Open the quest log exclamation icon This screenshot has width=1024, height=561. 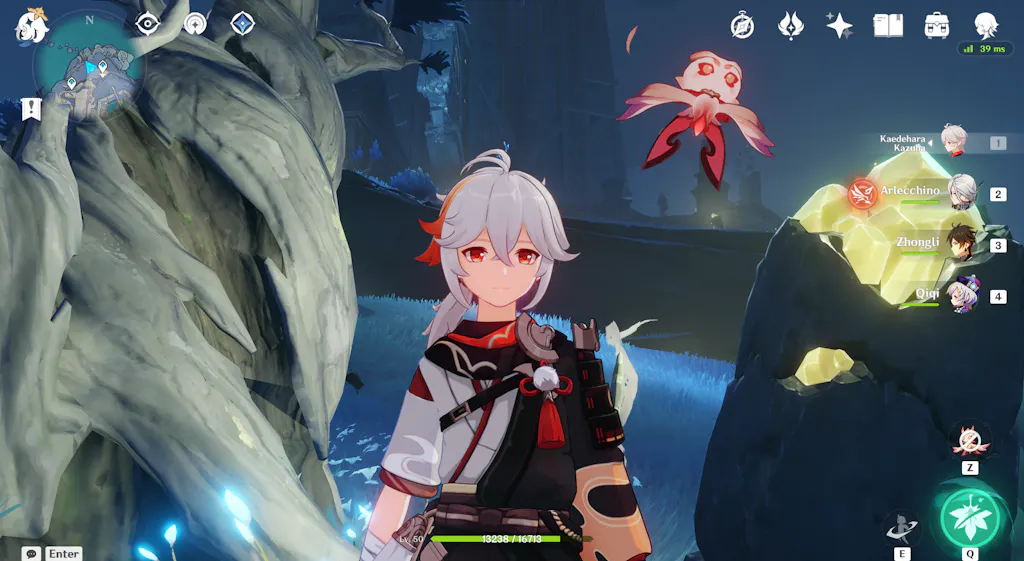click(31, 109)
